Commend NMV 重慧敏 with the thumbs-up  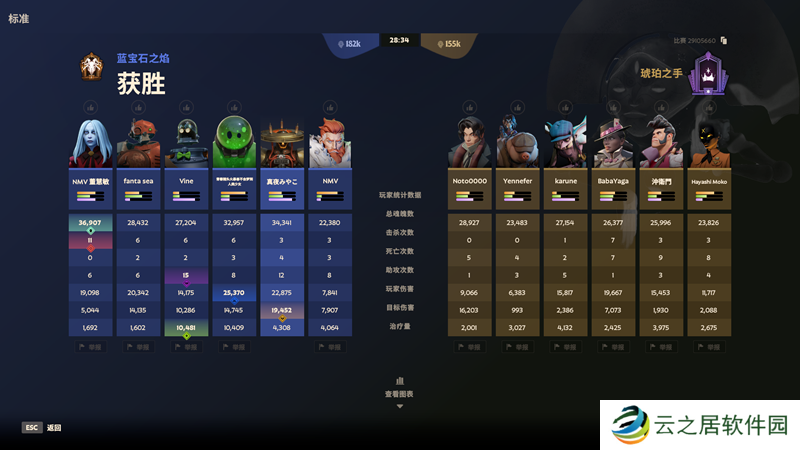tap(90, 107)
